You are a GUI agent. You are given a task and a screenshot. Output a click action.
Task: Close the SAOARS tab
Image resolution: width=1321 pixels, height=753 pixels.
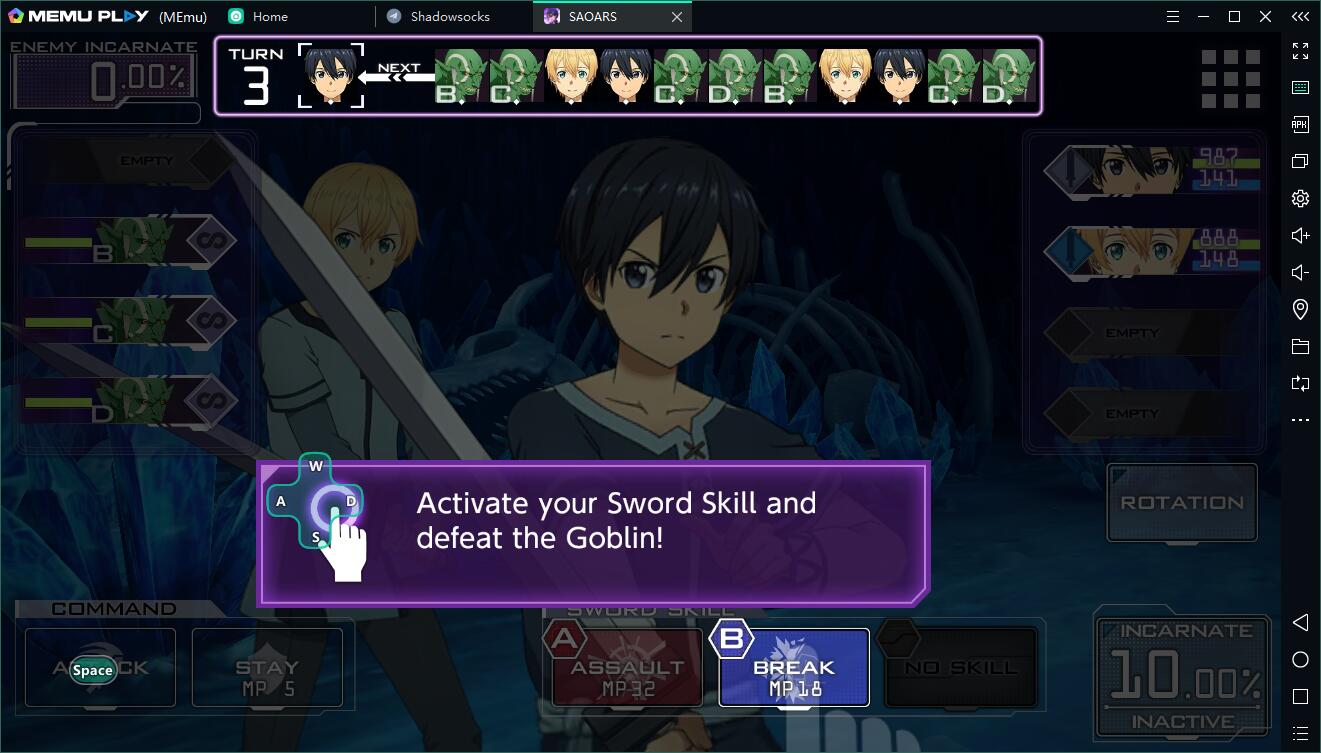(677, 17)
